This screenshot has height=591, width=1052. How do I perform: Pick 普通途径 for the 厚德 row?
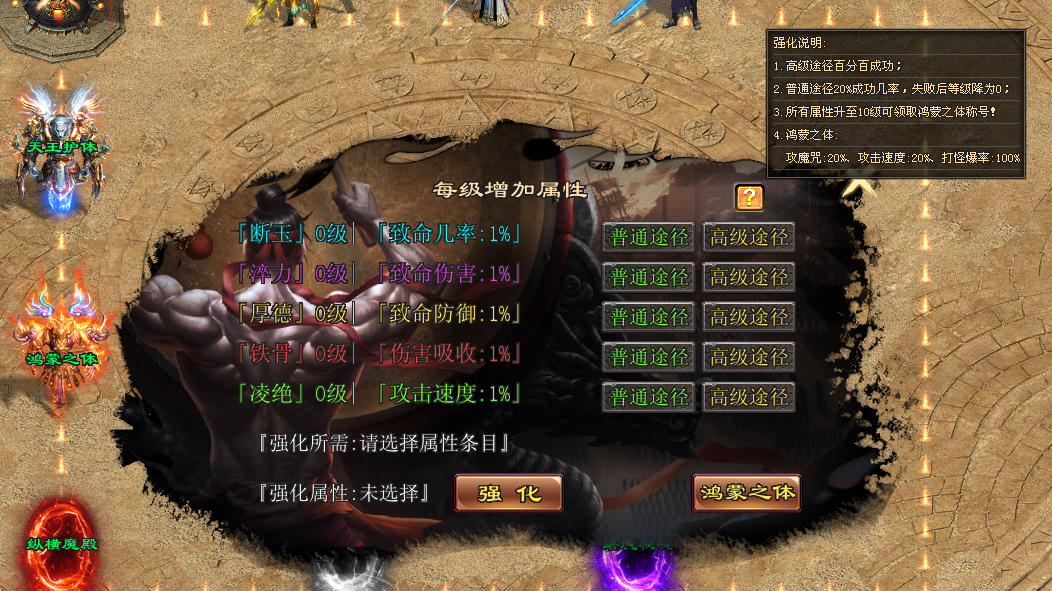click(x=650, y=317)
